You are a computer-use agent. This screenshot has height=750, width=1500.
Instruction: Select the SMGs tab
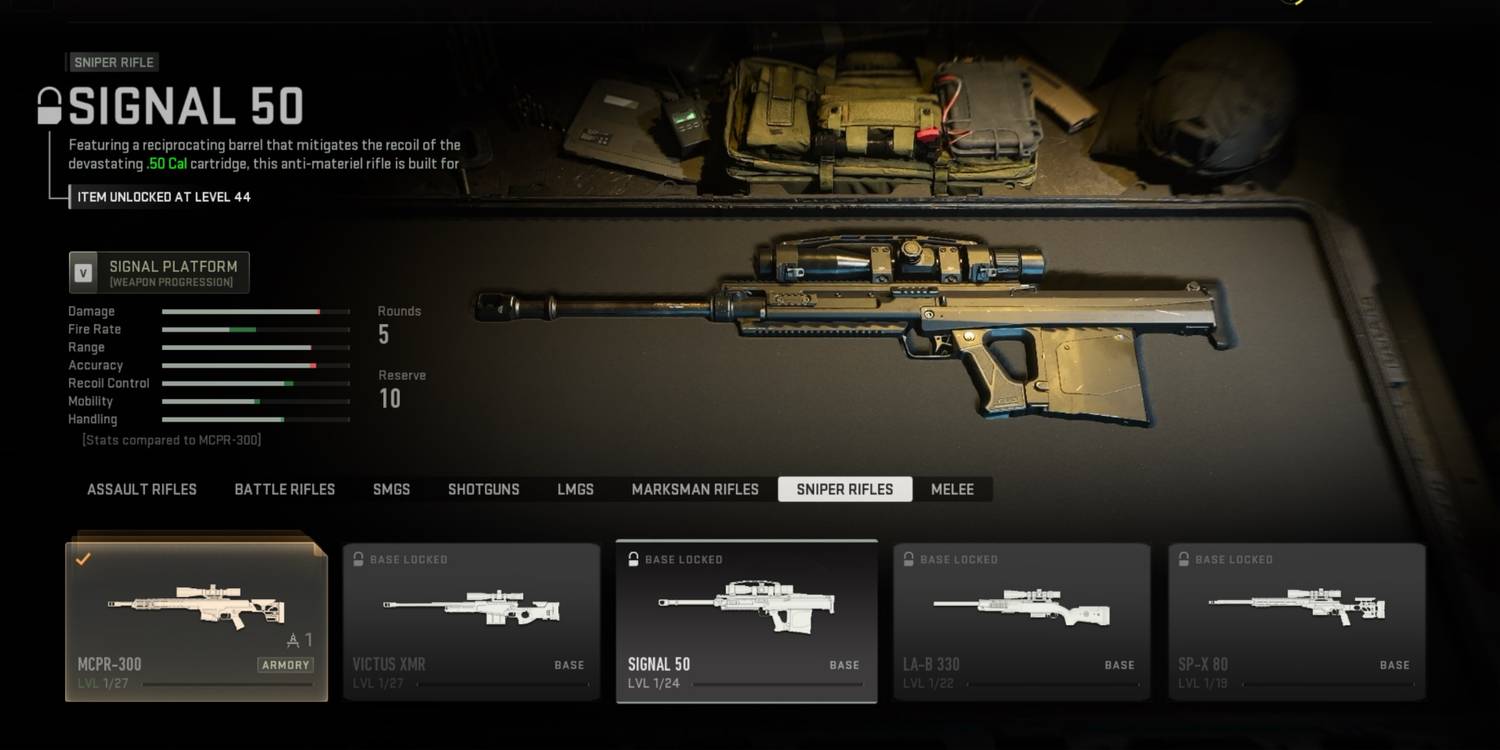point(391,489)
